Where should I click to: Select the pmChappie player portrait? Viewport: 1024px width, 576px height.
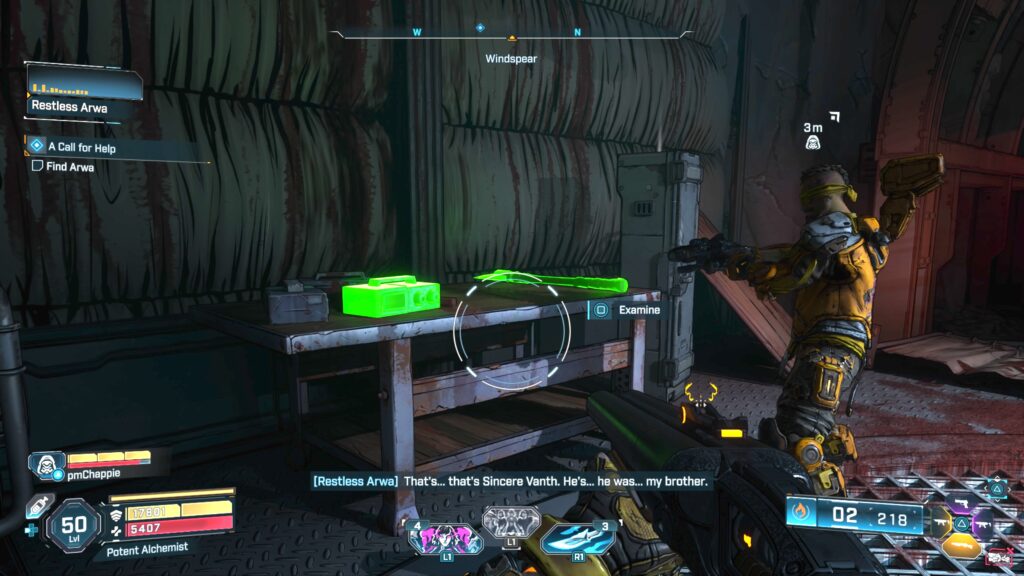(x=45, y=465)
